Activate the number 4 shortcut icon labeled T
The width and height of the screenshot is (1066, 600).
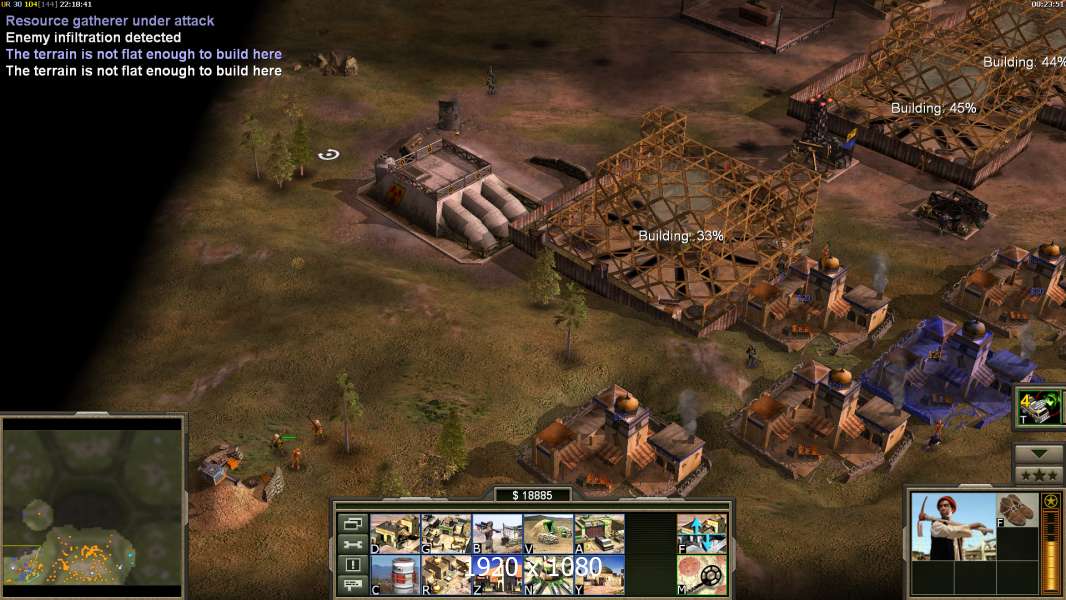coord(1040,408)
